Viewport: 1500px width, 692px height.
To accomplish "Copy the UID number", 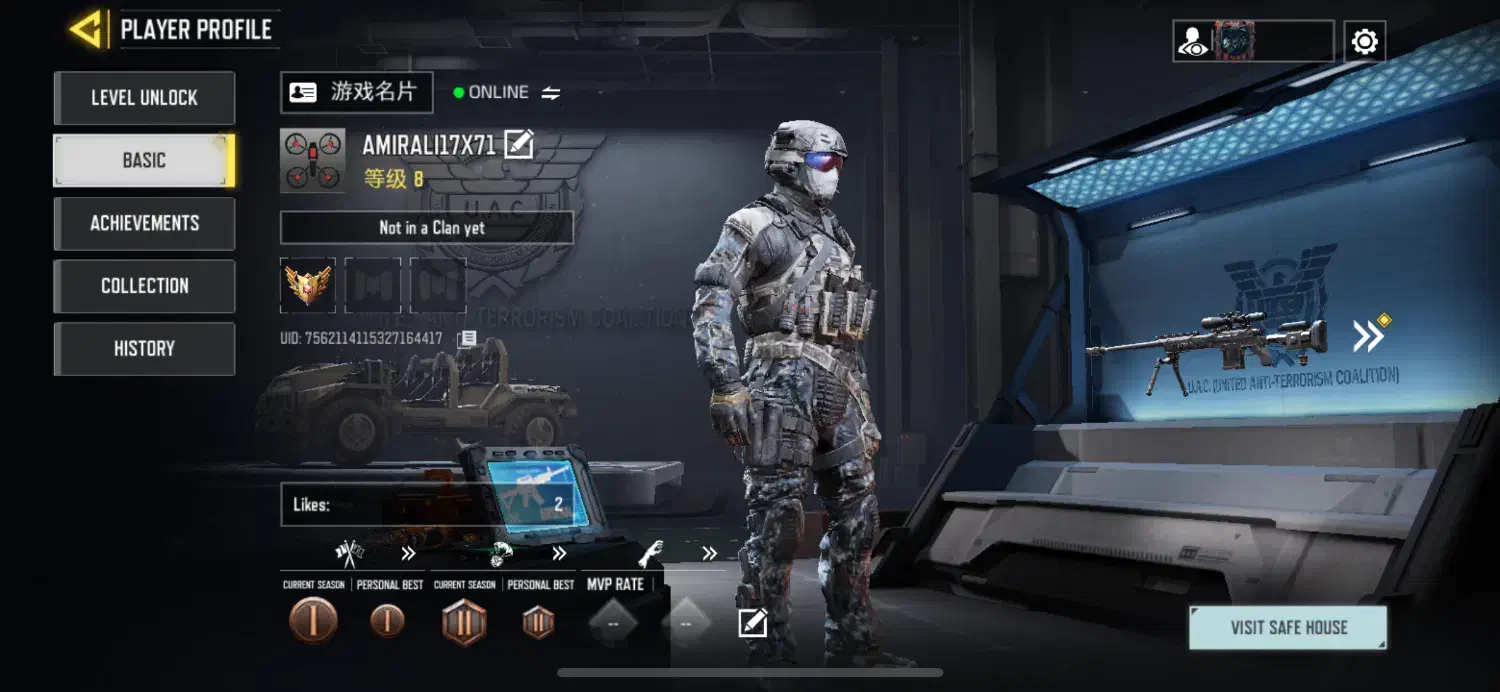I will click(467, 339).
